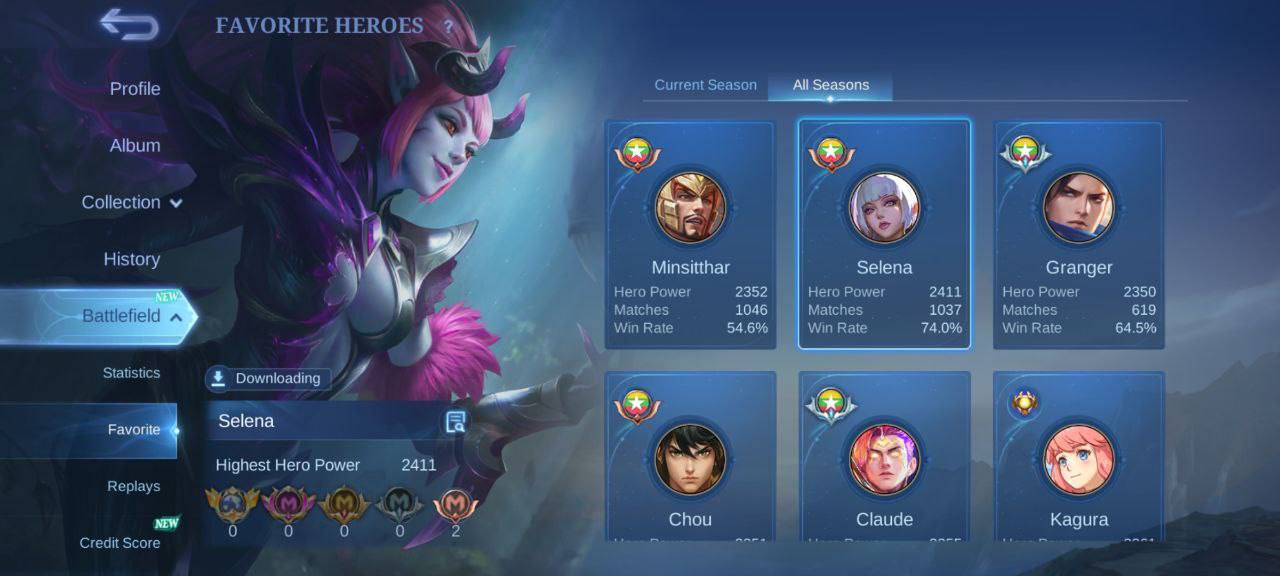Pick the Chou hero card

[x=690, y=458]
